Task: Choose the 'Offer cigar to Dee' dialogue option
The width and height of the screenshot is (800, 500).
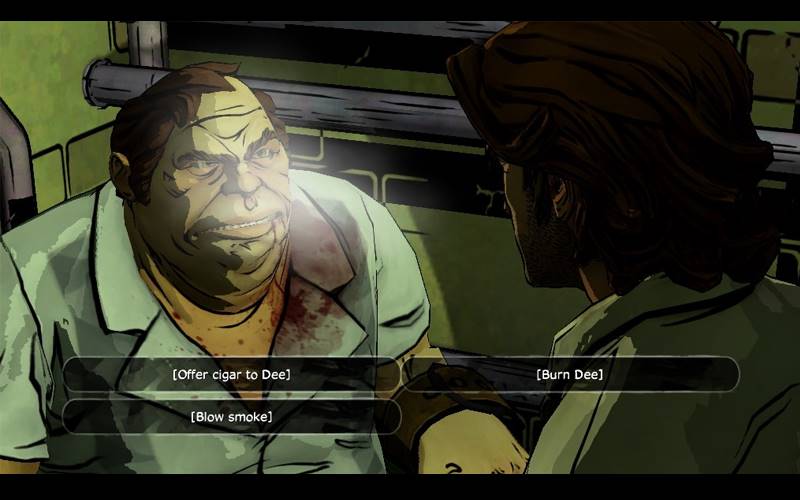Action: click(x=231, y=375)
